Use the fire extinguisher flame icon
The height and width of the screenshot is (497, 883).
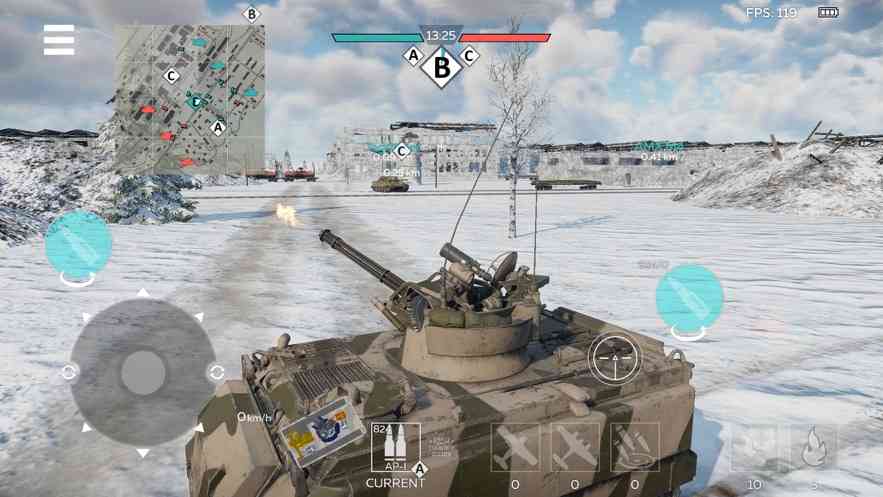point(813,447)
